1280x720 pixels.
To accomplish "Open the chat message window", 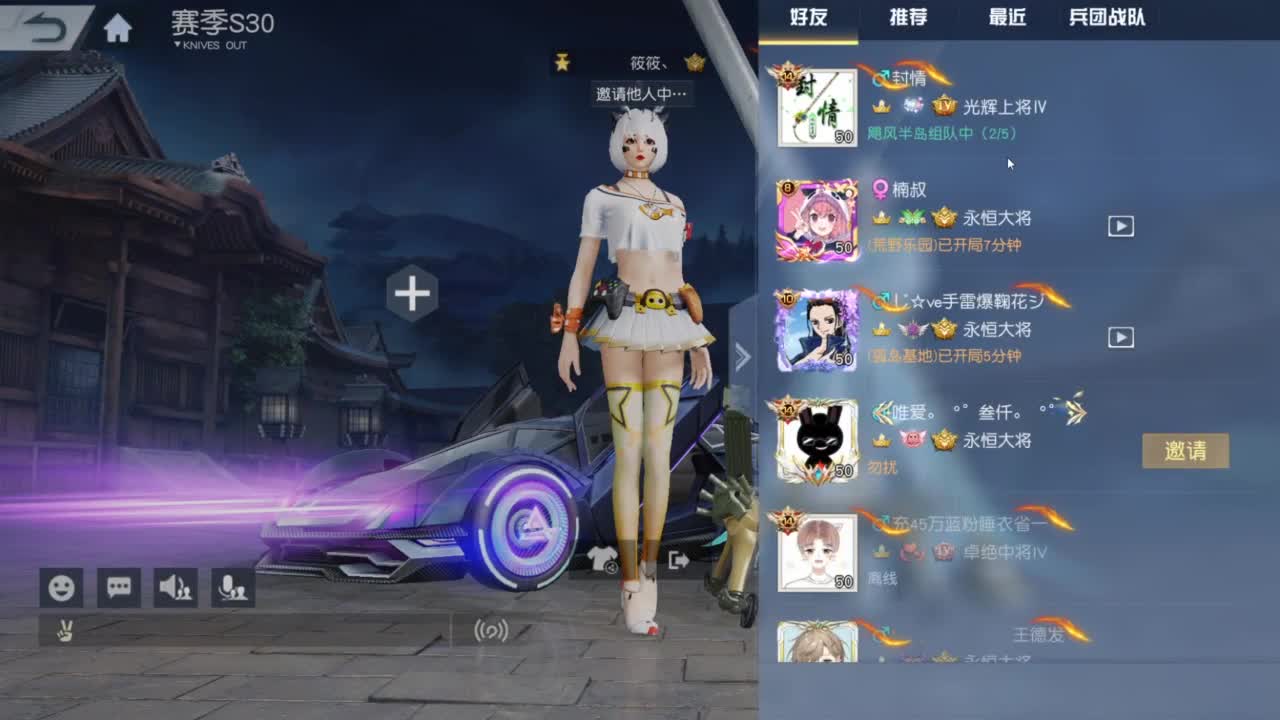I will pyautogui.click(x=117, y=587).
